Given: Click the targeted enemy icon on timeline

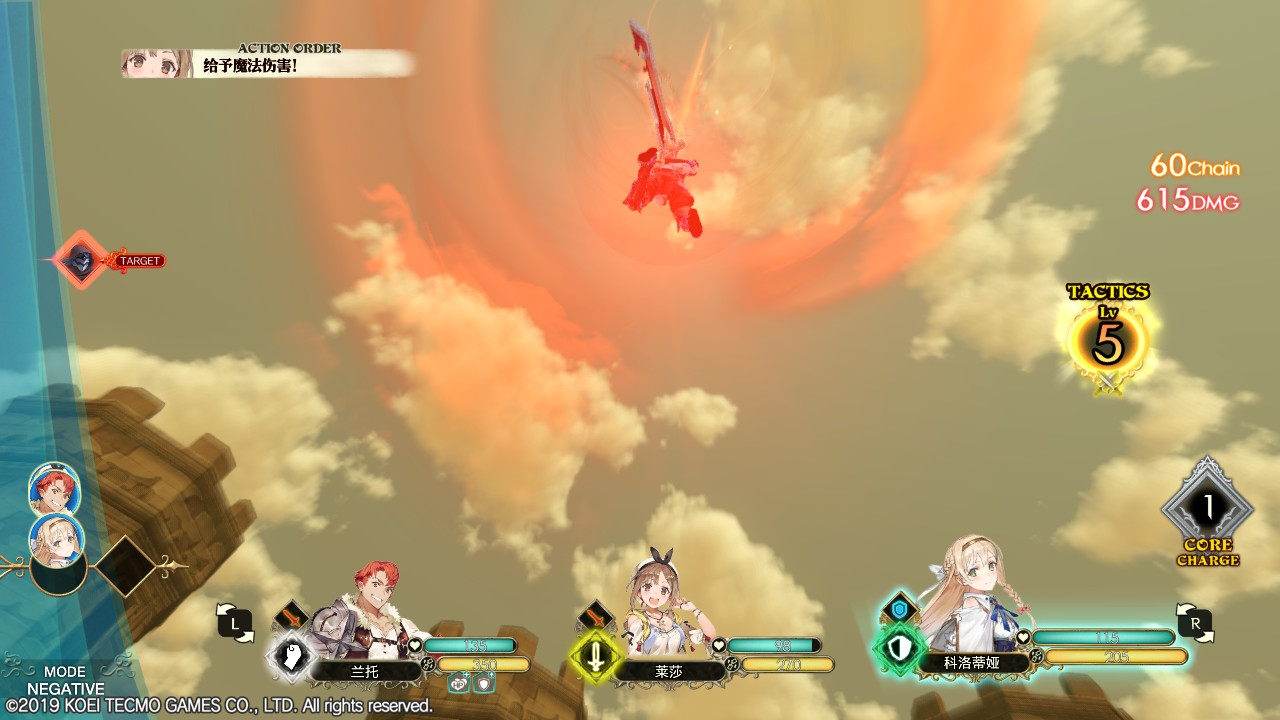Looking at the screenshot, I should 80,261.
